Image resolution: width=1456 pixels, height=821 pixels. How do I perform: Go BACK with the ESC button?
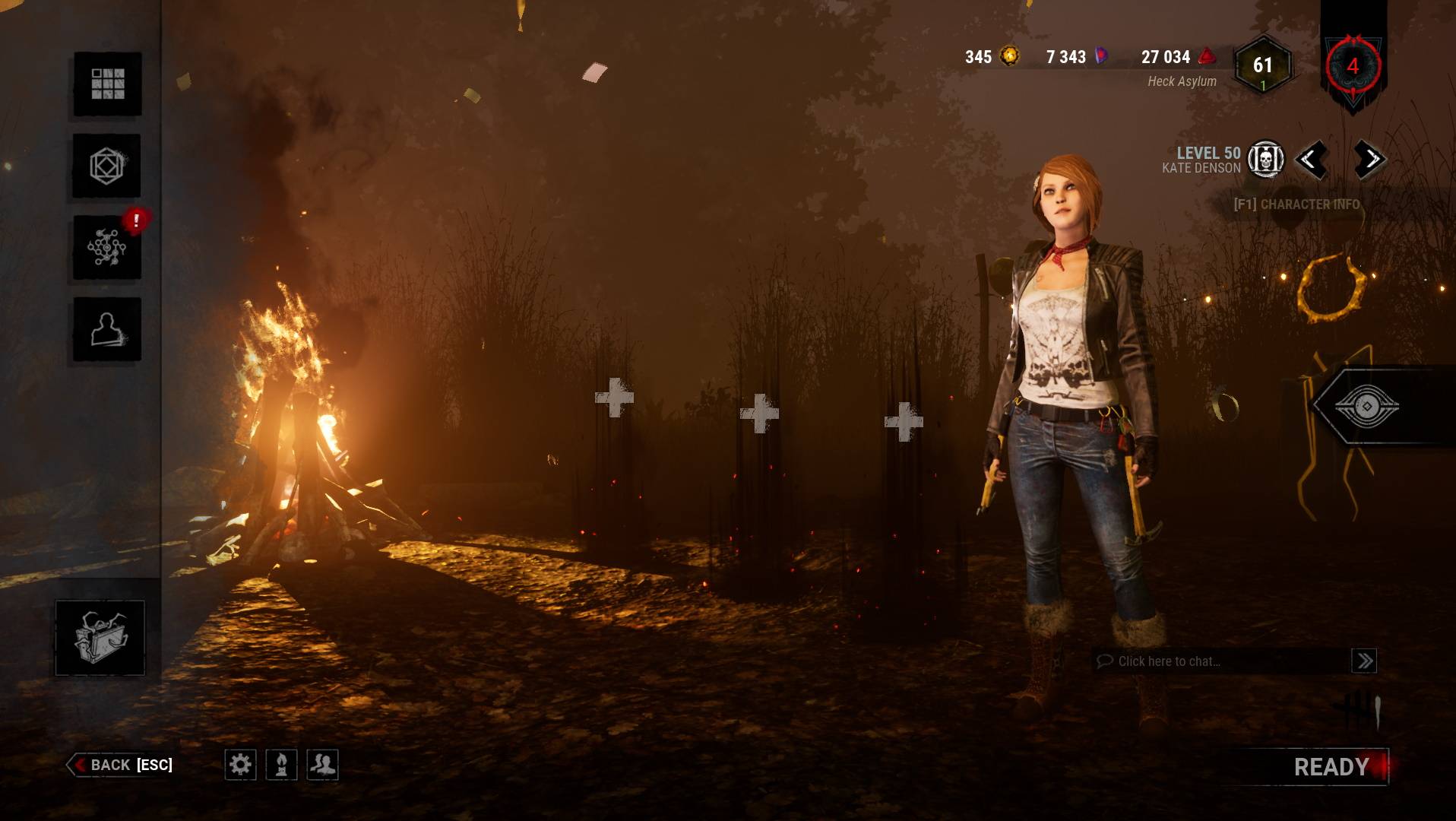pos(120,766)
